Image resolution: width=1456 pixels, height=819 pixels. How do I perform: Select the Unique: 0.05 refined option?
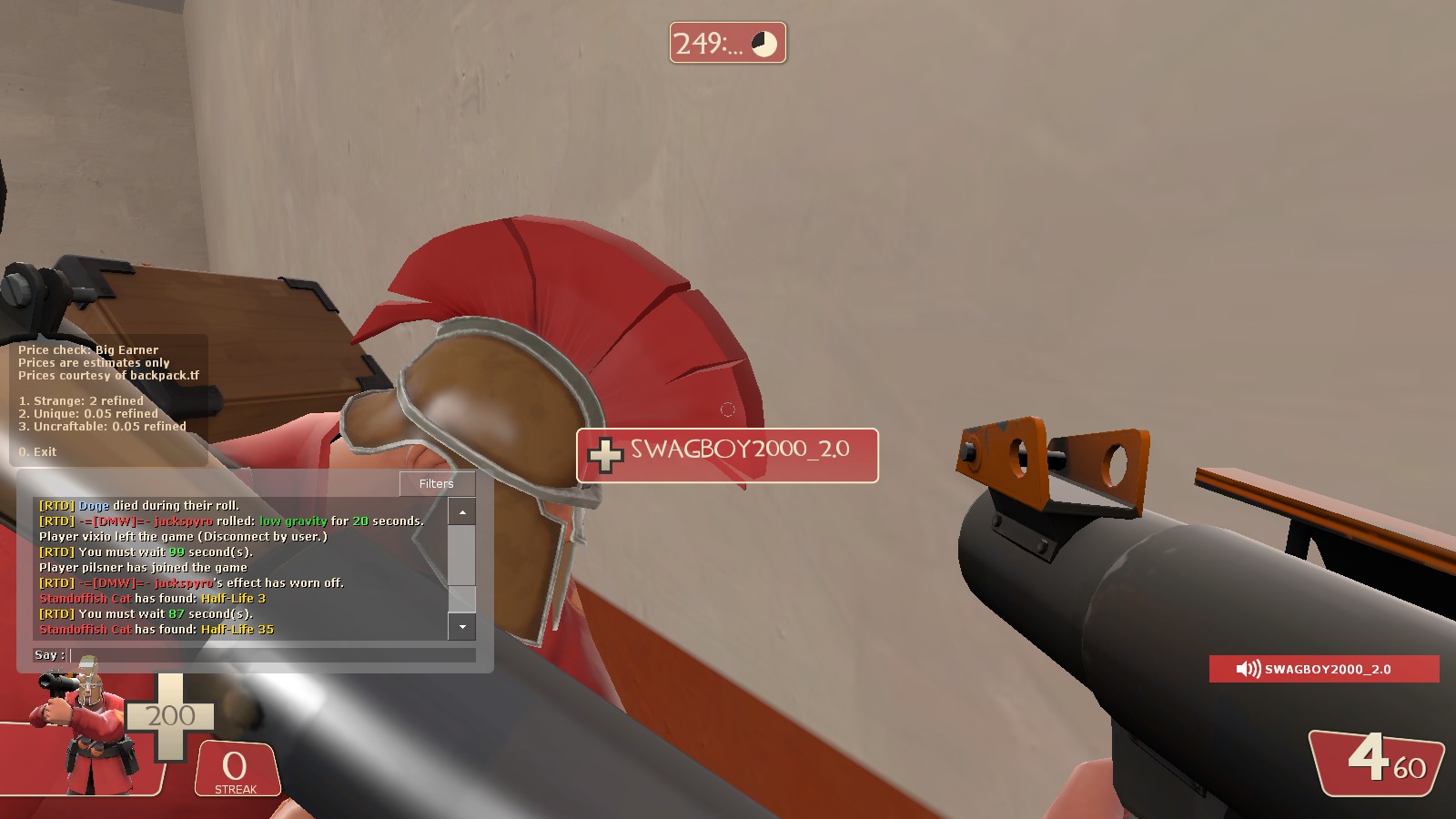86,413
